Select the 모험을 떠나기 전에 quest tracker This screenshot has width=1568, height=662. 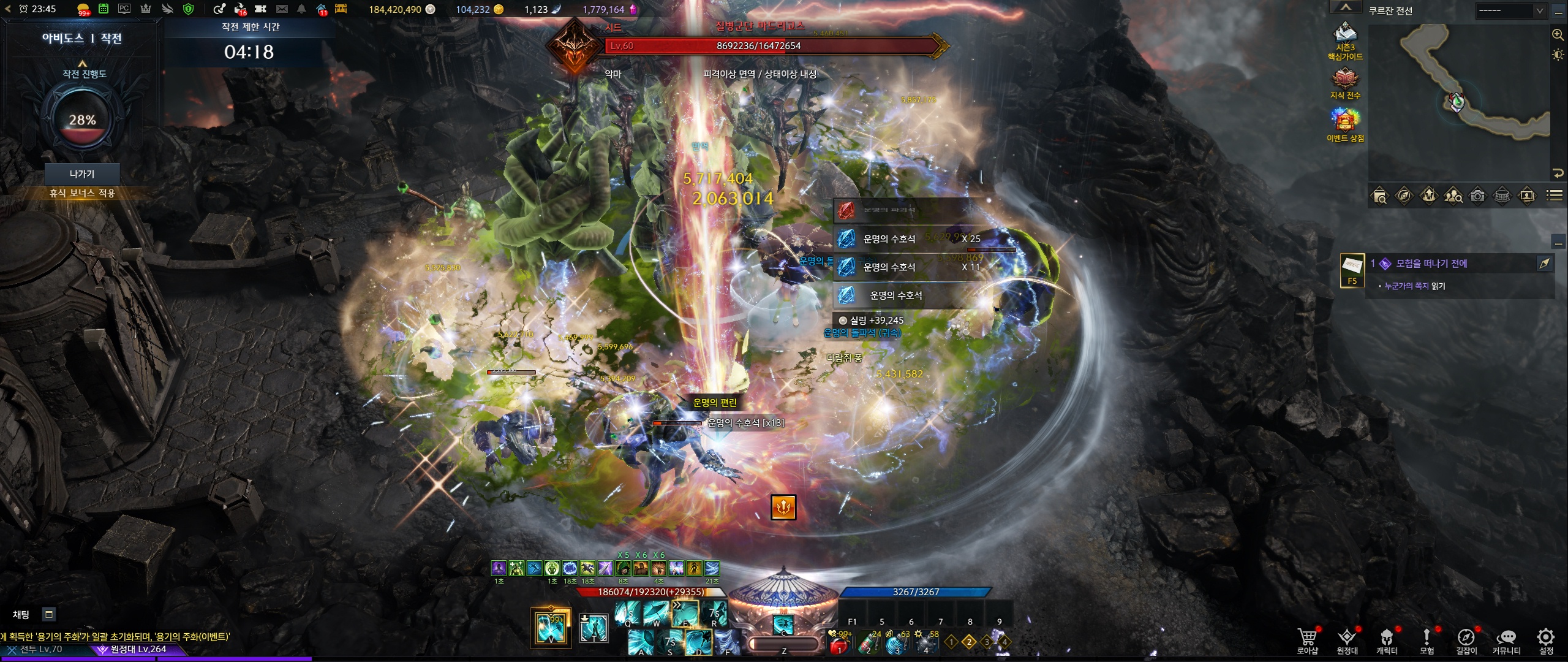(1431, 264)
